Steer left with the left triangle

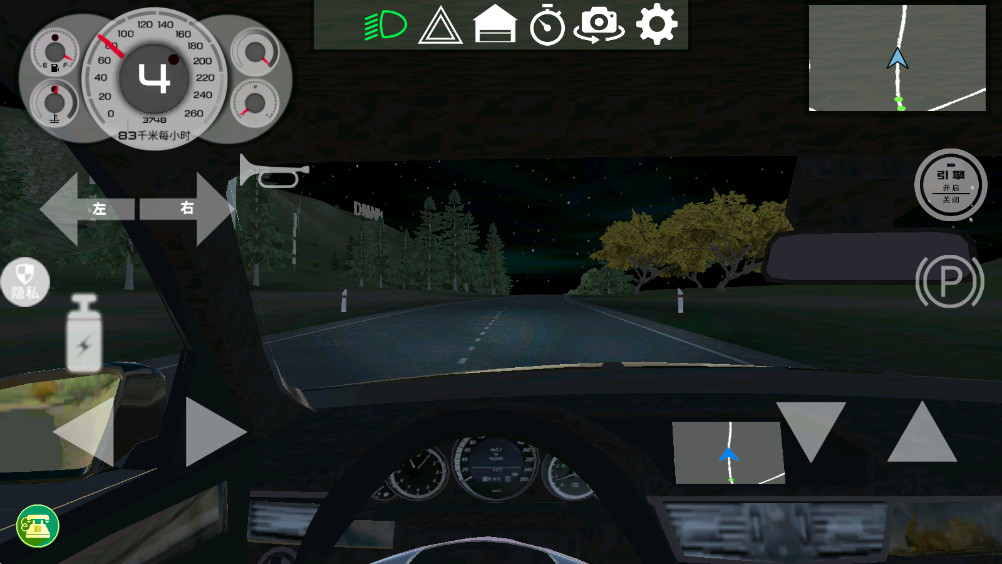[84, 433]
